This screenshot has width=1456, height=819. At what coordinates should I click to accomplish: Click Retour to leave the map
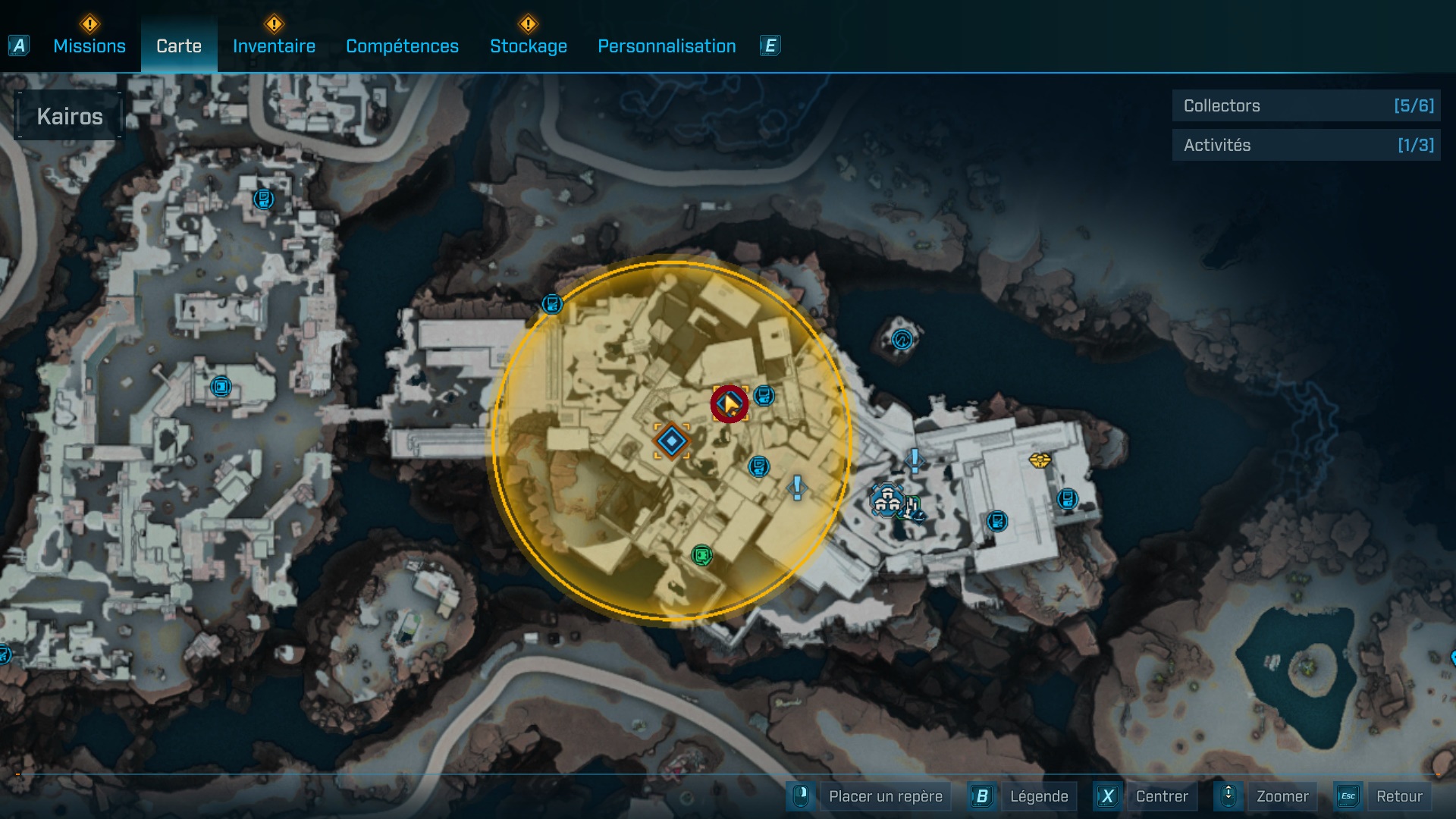pos(1398,796)
